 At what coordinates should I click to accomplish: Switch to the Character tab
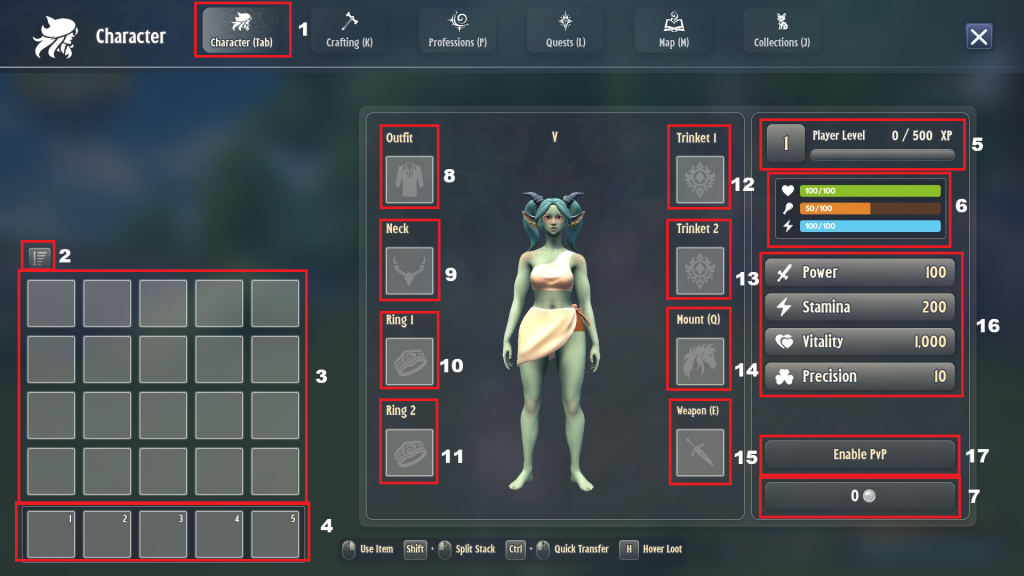click(242, 30)
